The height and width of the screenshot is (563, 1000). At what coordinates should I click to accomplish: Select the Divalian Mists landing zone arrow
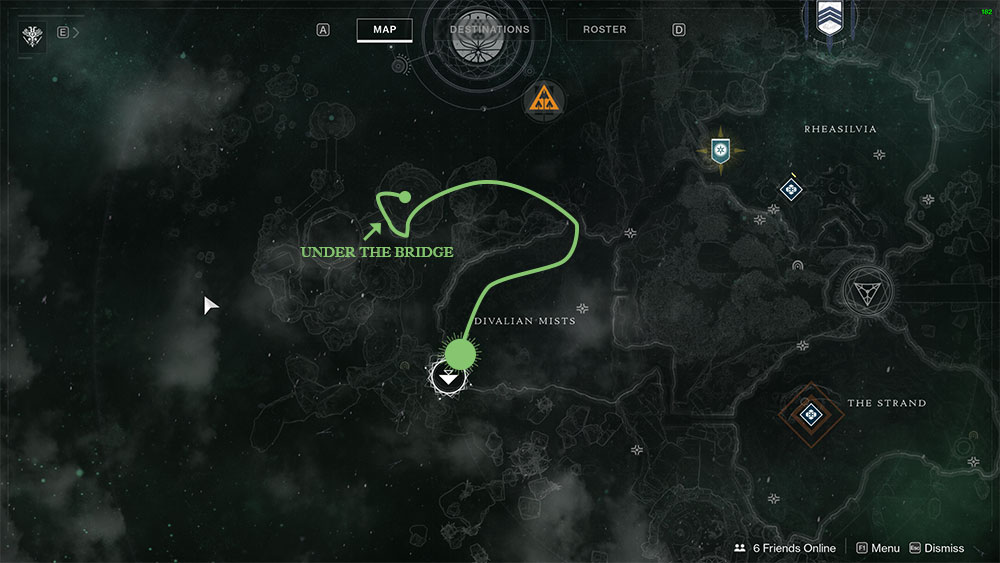(449, 378)
